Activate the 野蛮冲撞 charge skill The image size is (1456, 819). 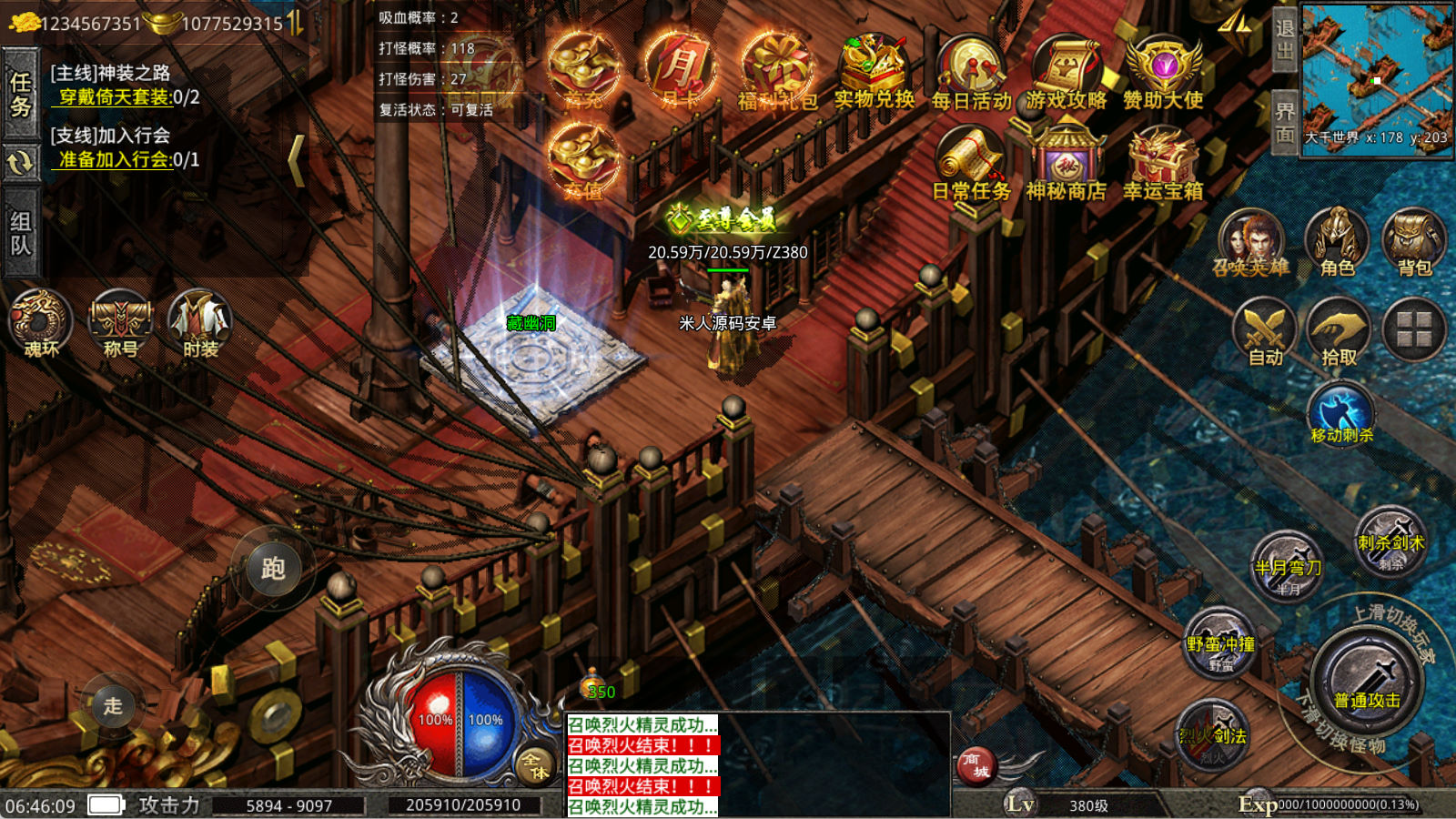pyautogui.click(x=1220, y=643)
